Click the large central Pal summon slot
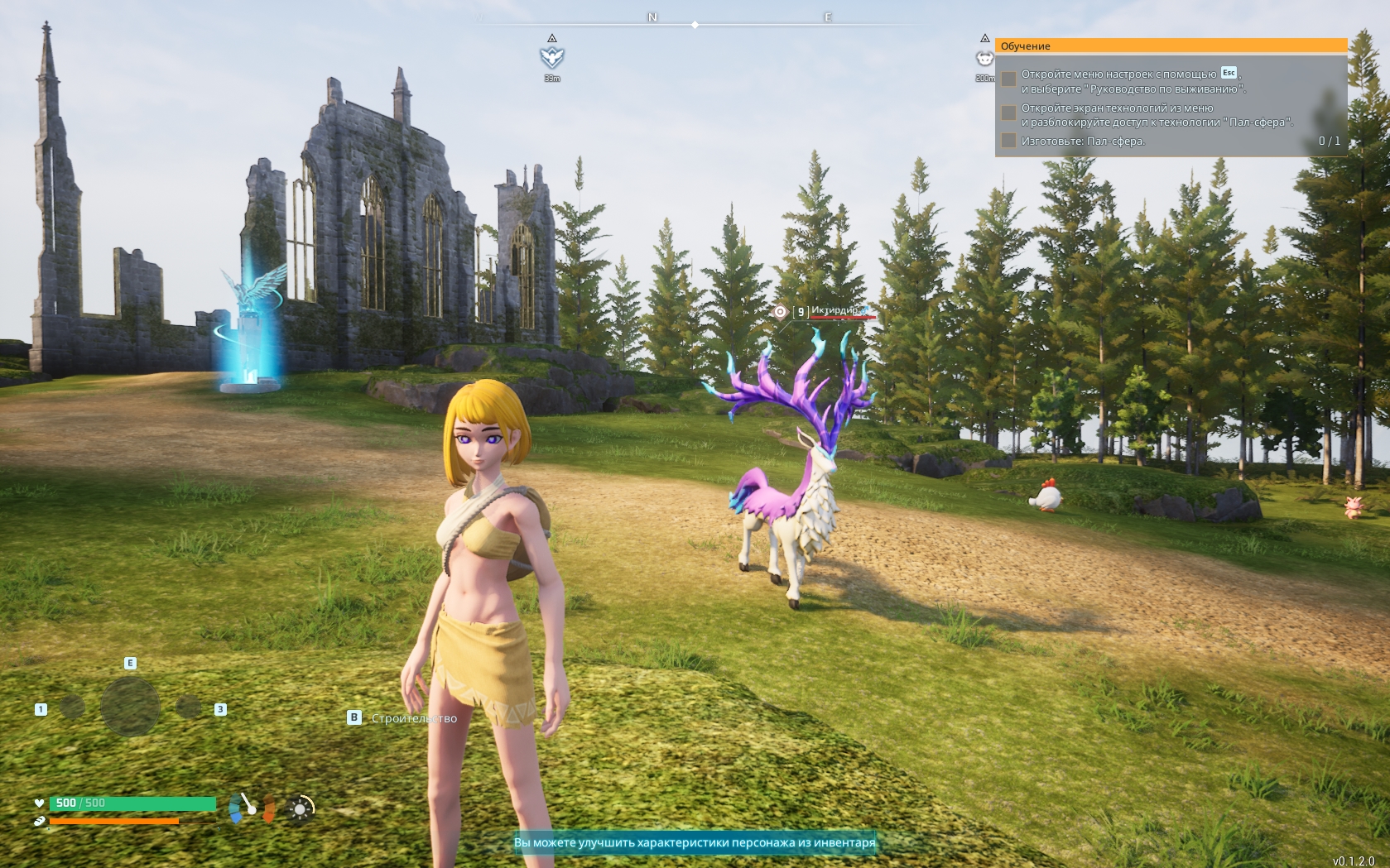Screen dimensions: 1390x868 [130, 707]
